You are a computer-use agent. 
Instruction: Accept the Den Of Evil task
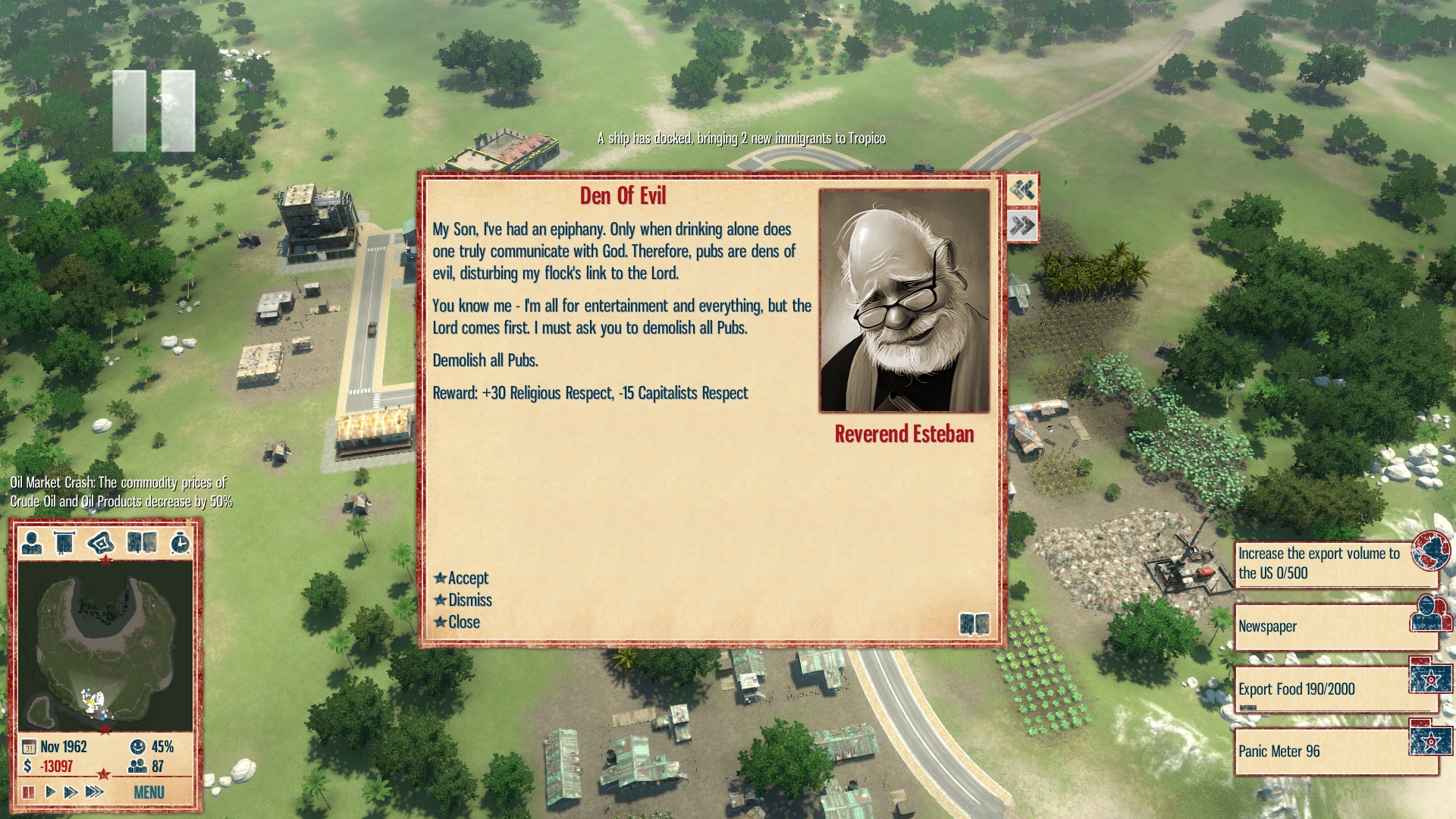click(x=467, y=579)
